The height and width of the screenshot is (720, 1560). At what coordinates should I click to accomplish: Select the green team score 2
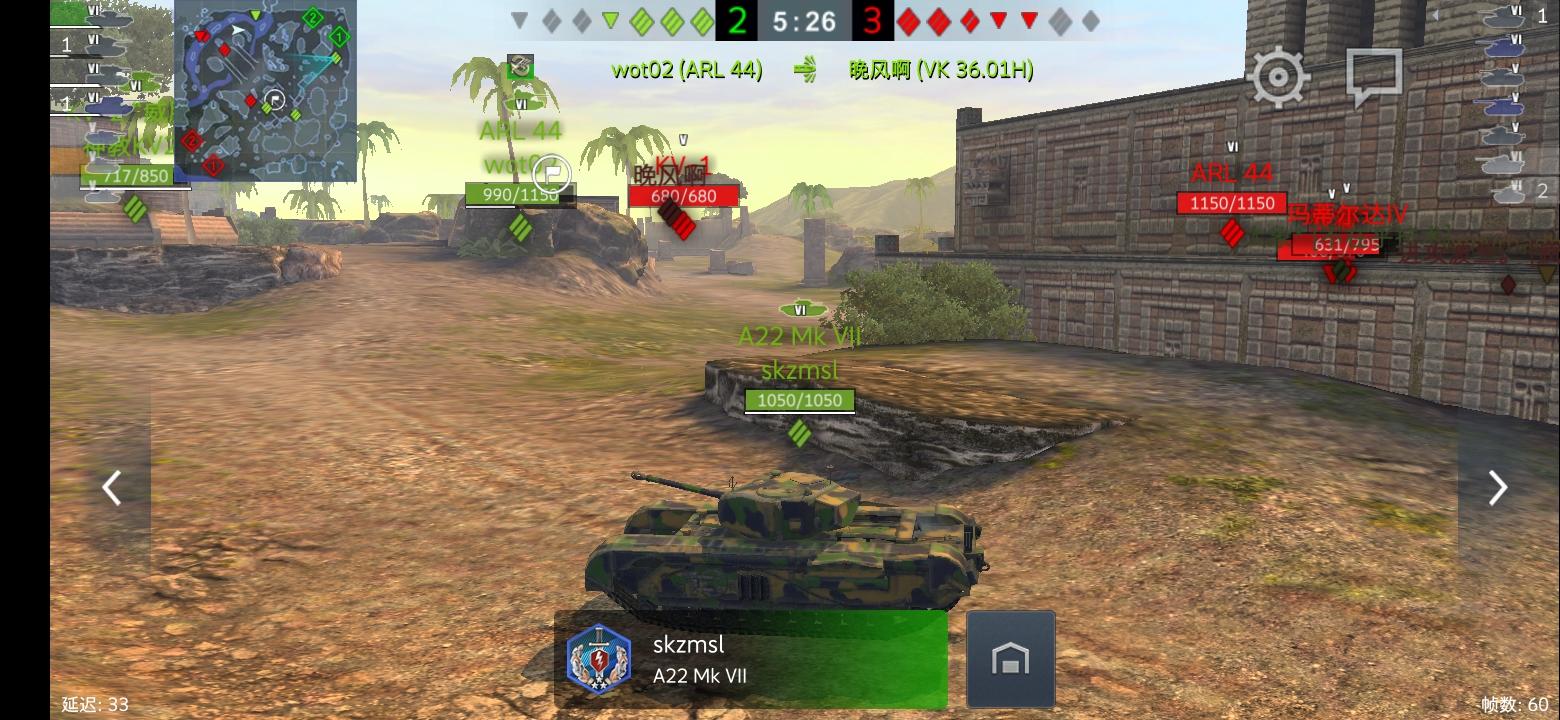[x=735, y=19]
